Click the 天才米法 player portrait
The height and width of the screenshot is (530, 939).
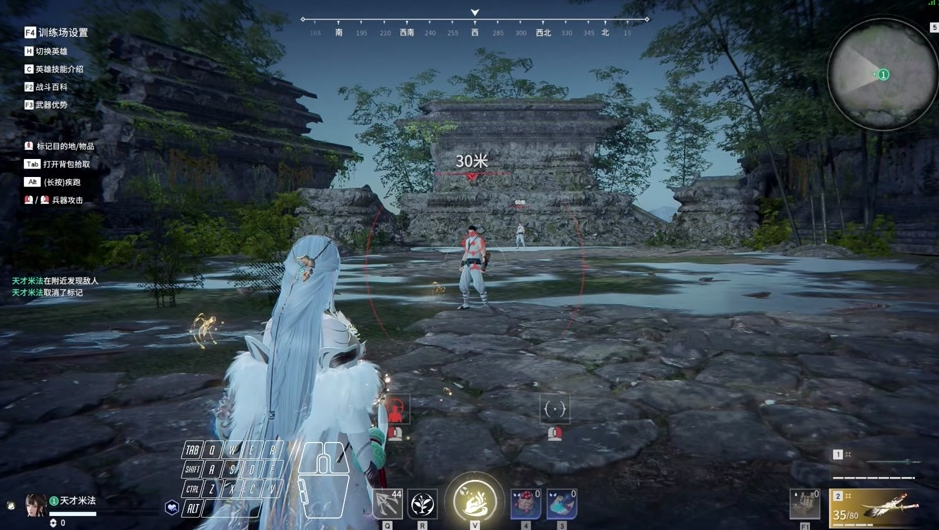click(36, 502)
